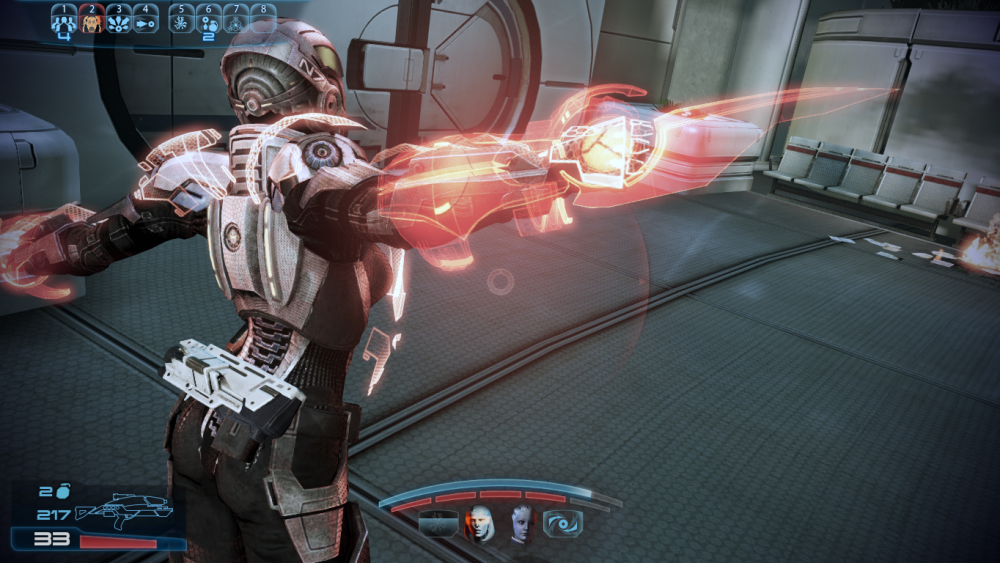
Task: Click the empty hotbar slot 8
Action: point(262,21)
